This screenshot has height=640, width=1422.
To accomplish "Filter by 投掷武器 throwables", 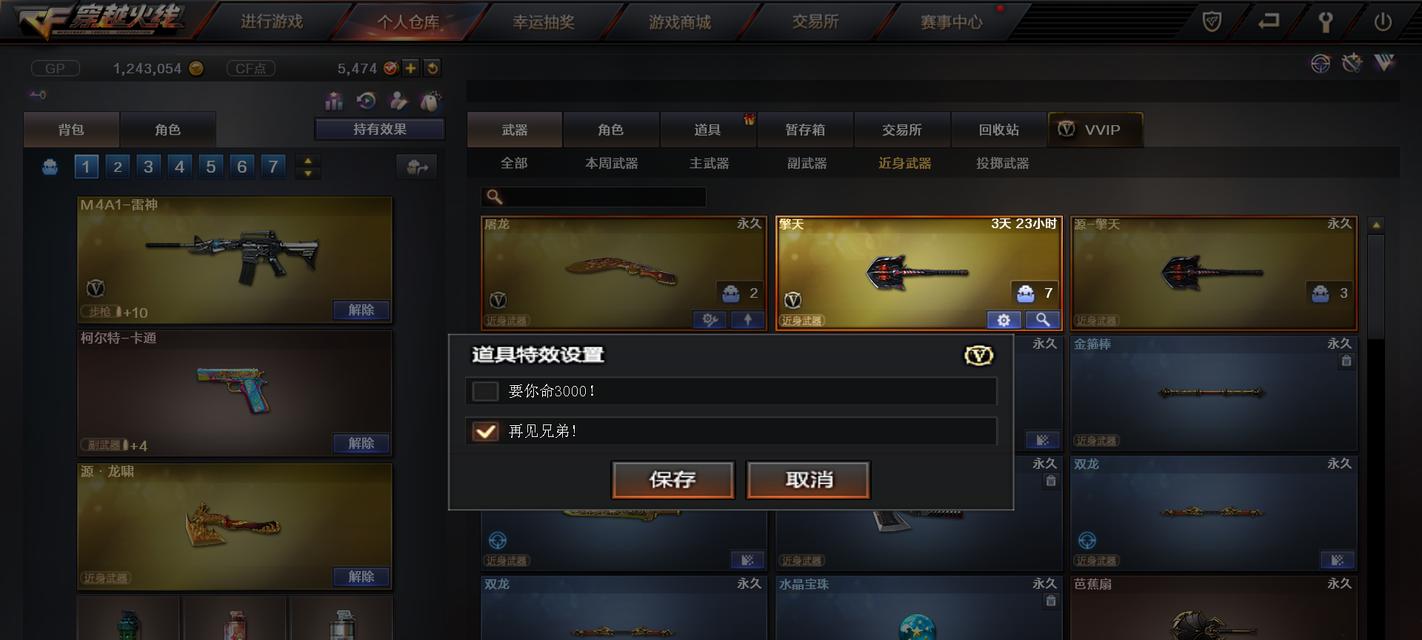I will [x=1002, y=163].
